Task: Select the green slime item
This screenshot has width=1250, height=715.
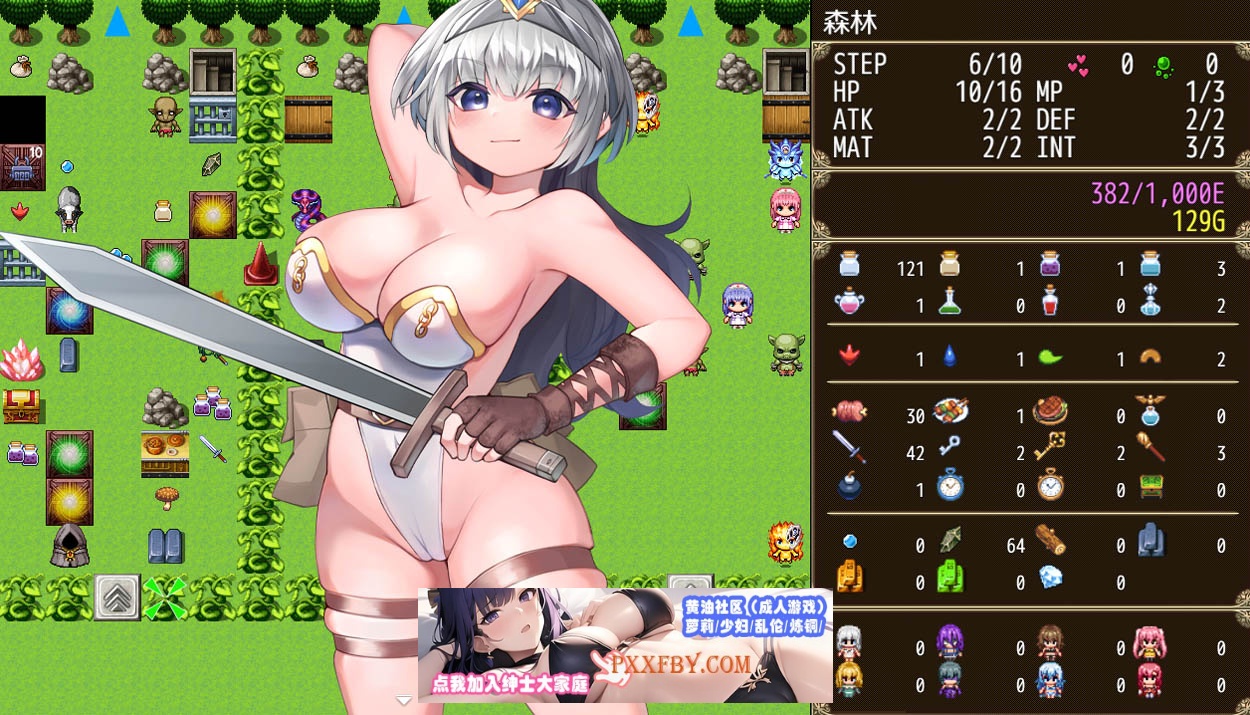Action: (x=1049, y=355)
